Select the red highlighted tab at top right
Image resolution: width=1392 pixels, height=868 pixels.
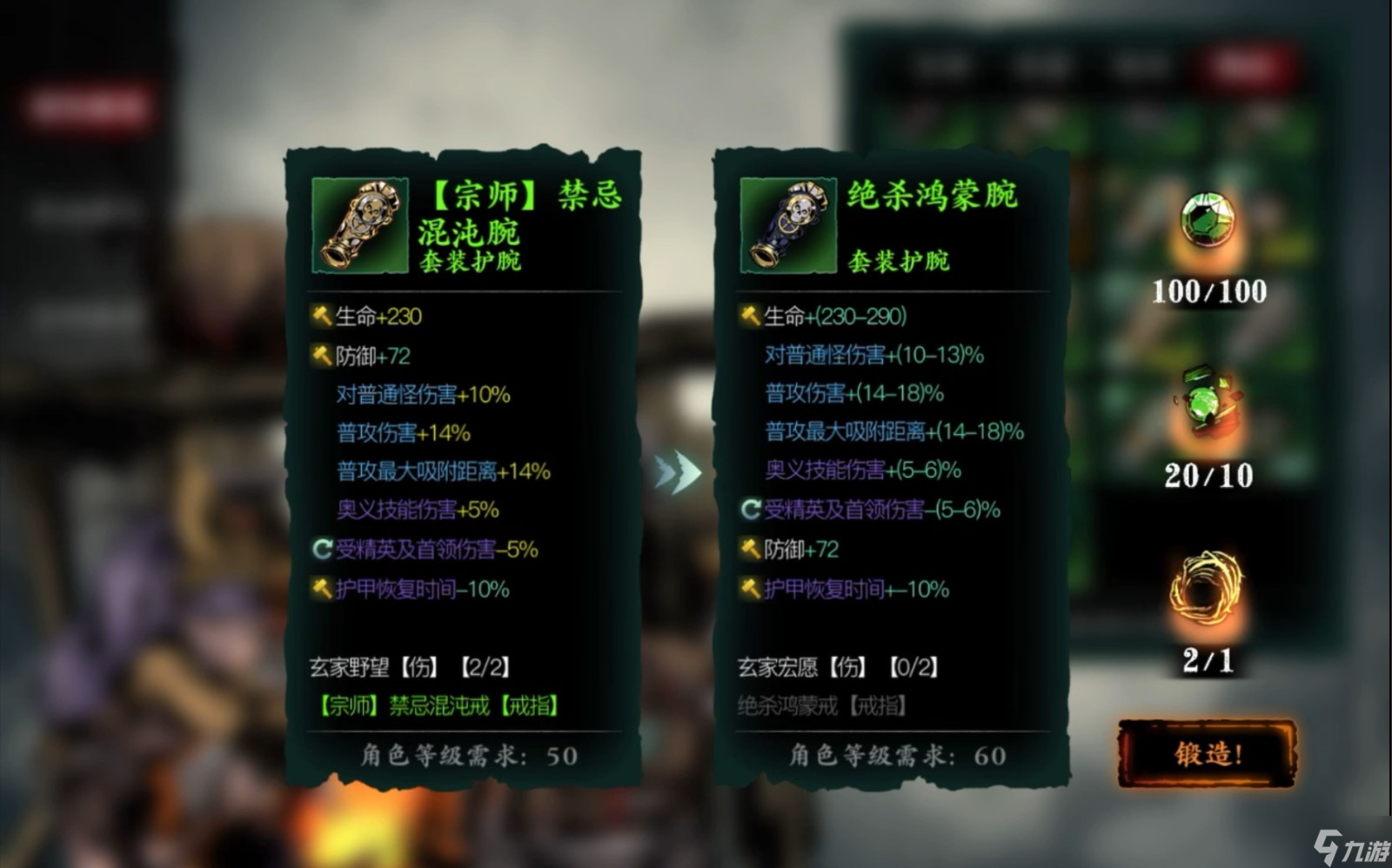click(1241, 63)
